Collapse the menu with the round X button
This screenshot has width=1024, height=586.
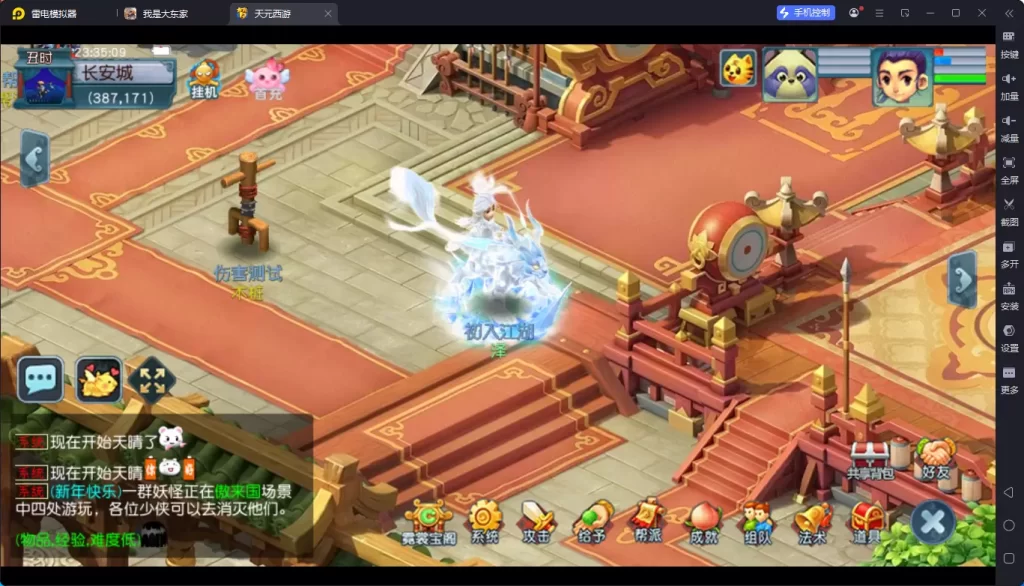pyautogui.click(x=933, y=522)
